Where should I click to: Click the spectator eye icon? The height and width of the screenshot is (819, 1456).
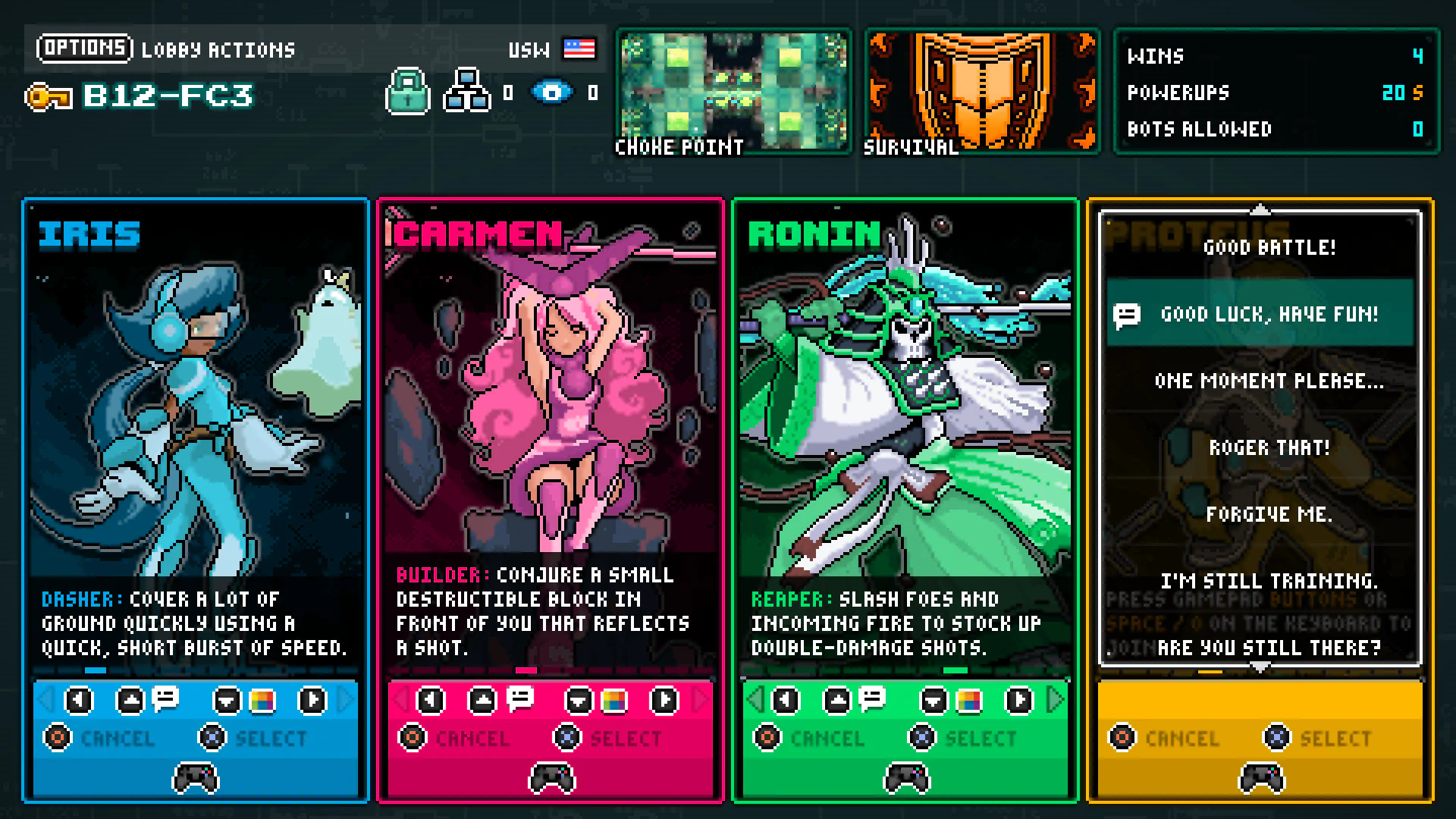[553, 93]
